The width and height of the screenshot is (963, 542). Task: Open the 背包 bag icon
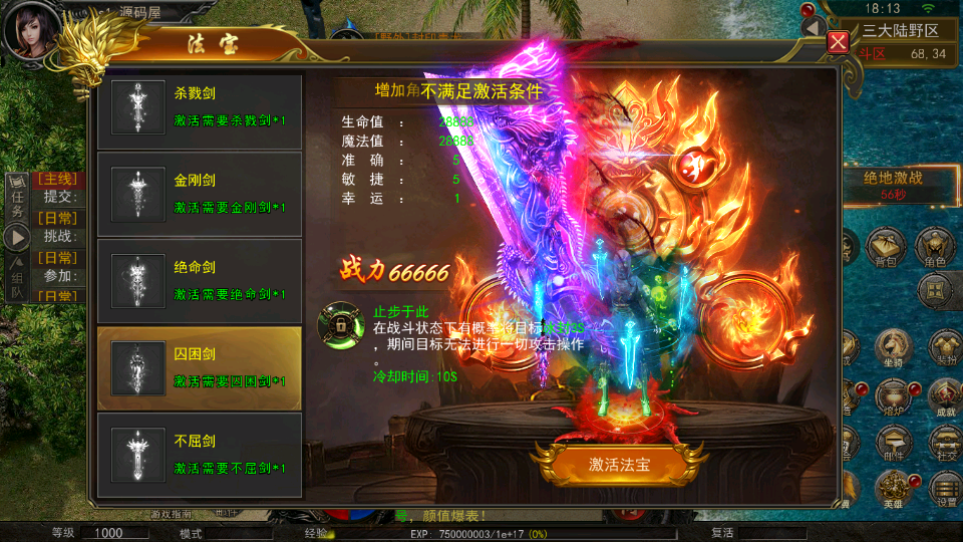tap(886, 246)
